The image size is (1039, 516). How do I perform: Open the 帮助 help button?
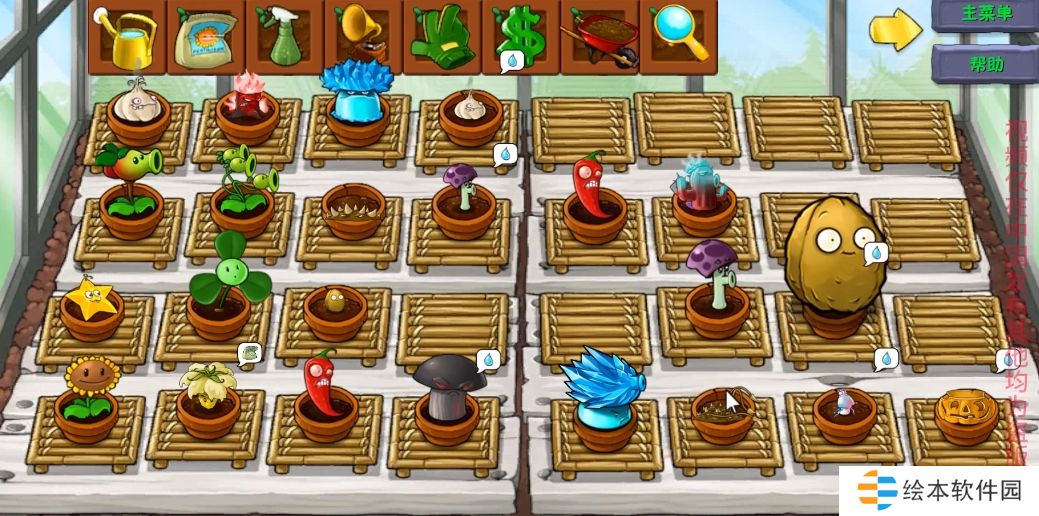coord(985,63)
